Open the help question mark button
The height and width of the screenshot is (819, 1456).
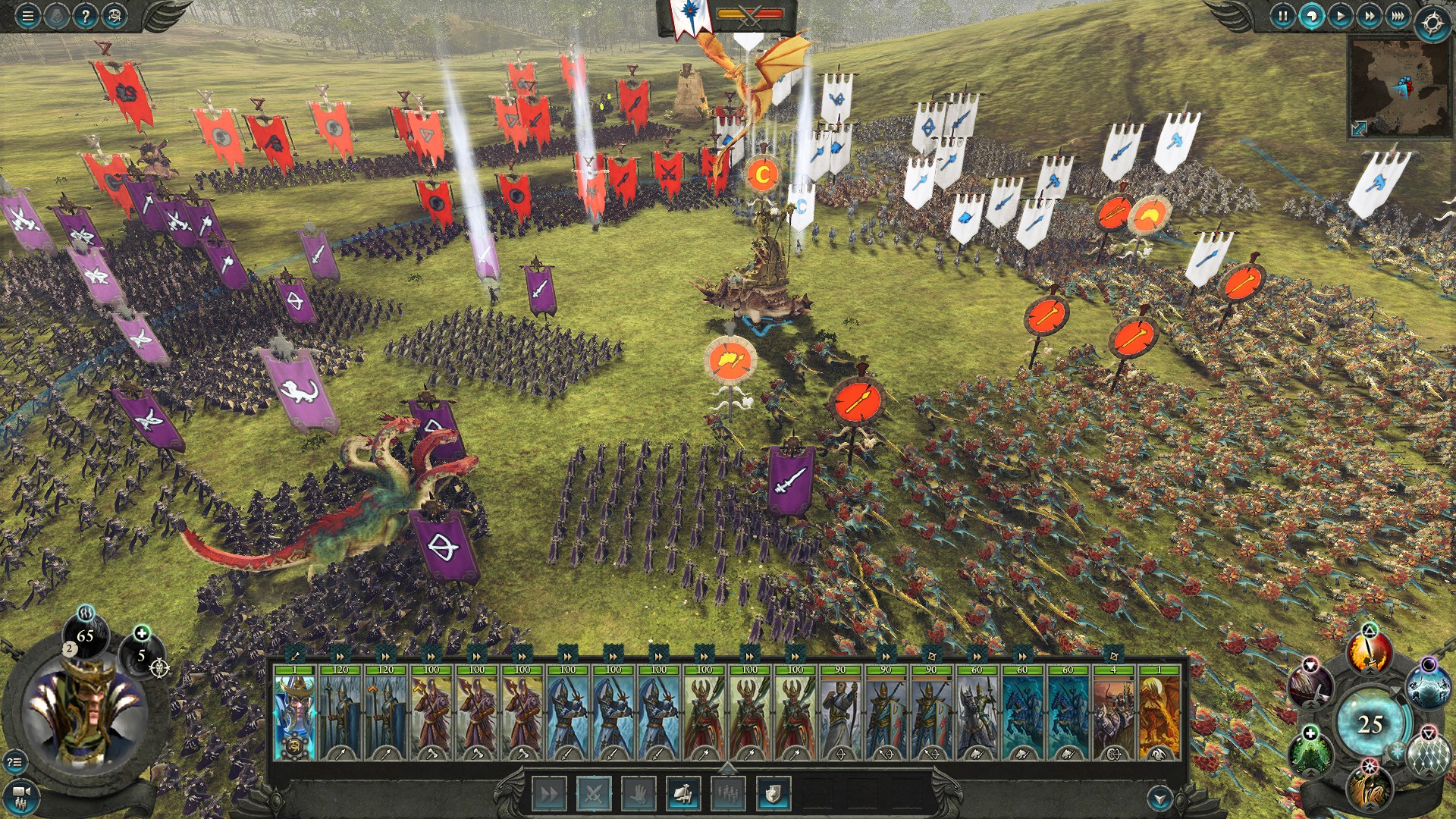click(x=86, y=16)
